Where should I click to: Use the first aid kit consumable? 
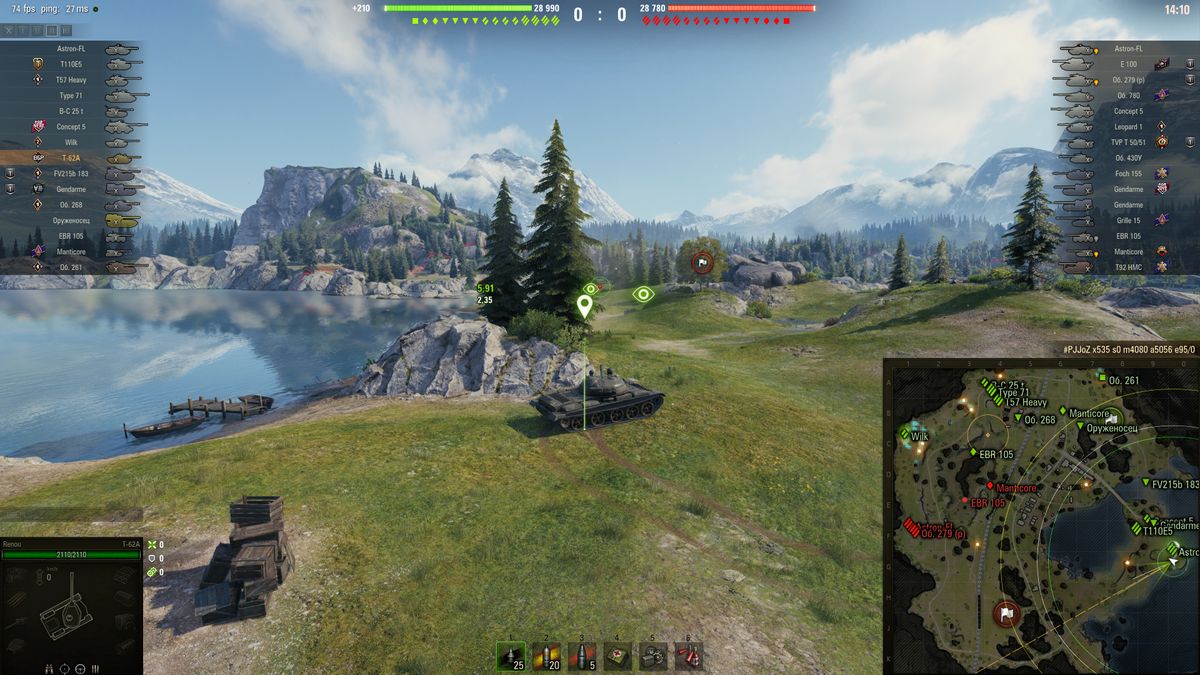[618, 656]
